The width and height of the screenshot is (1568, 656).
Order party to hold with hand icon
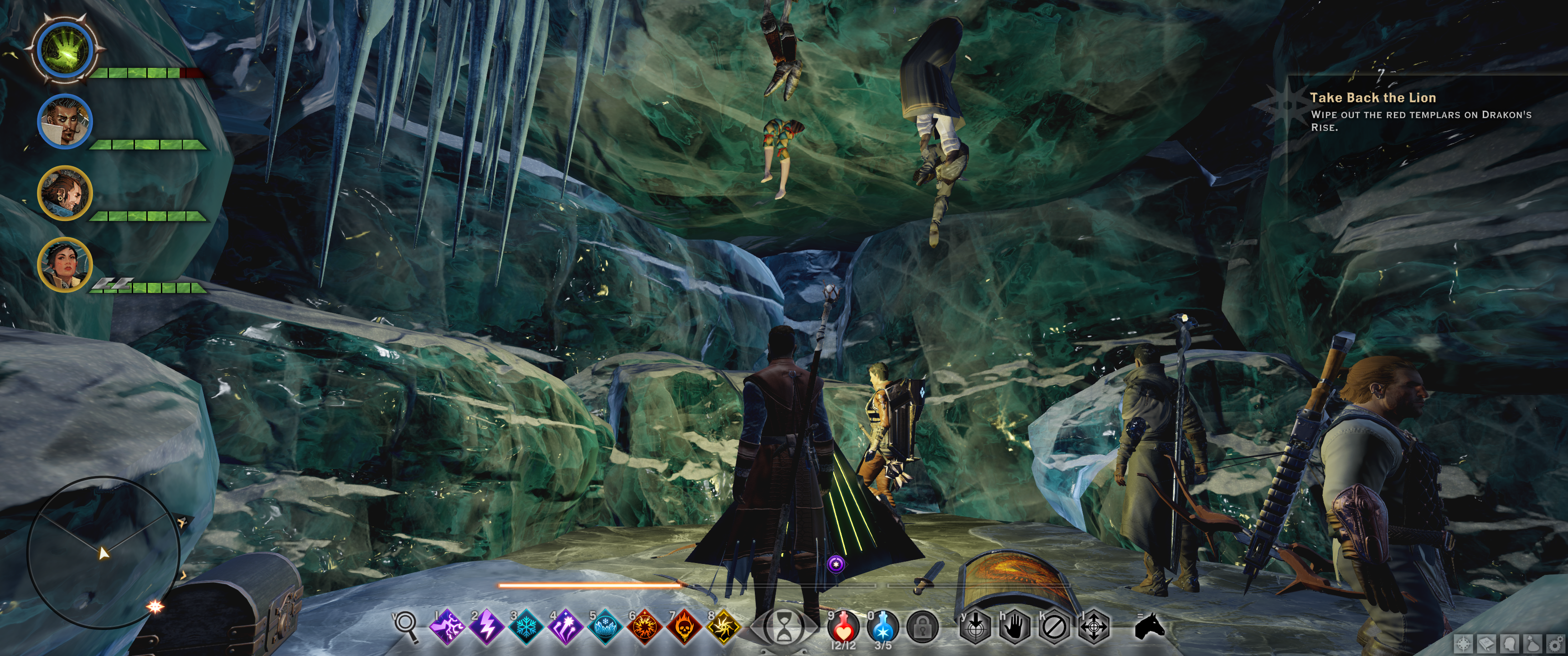[1014, 627]
